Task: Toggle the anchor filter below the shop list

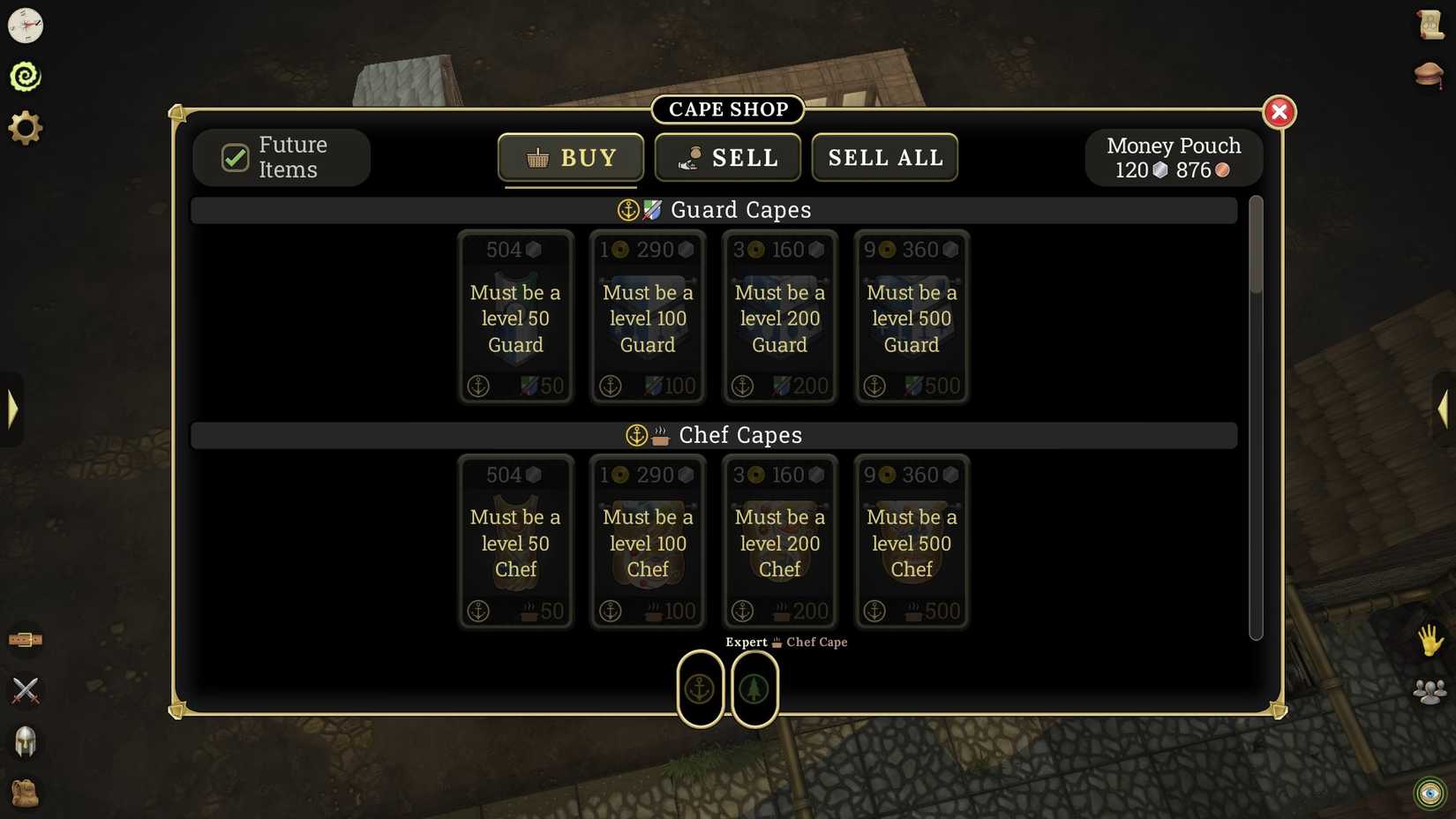Action: point(700,688)
